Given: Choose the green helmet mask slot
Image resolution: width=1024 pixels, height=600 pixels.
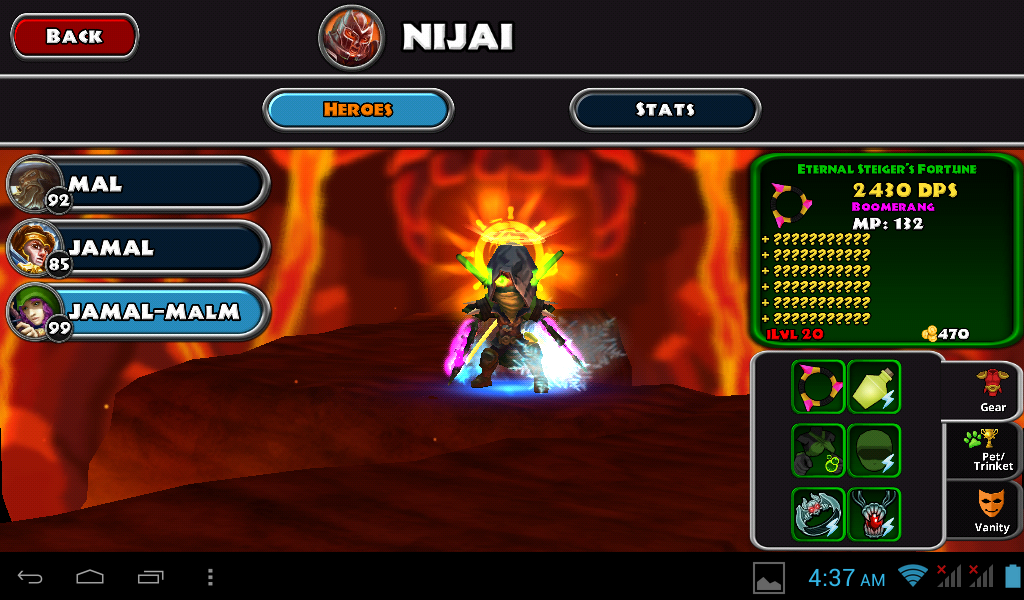Looking at the screenshot, I should click(x=874, y=450).
